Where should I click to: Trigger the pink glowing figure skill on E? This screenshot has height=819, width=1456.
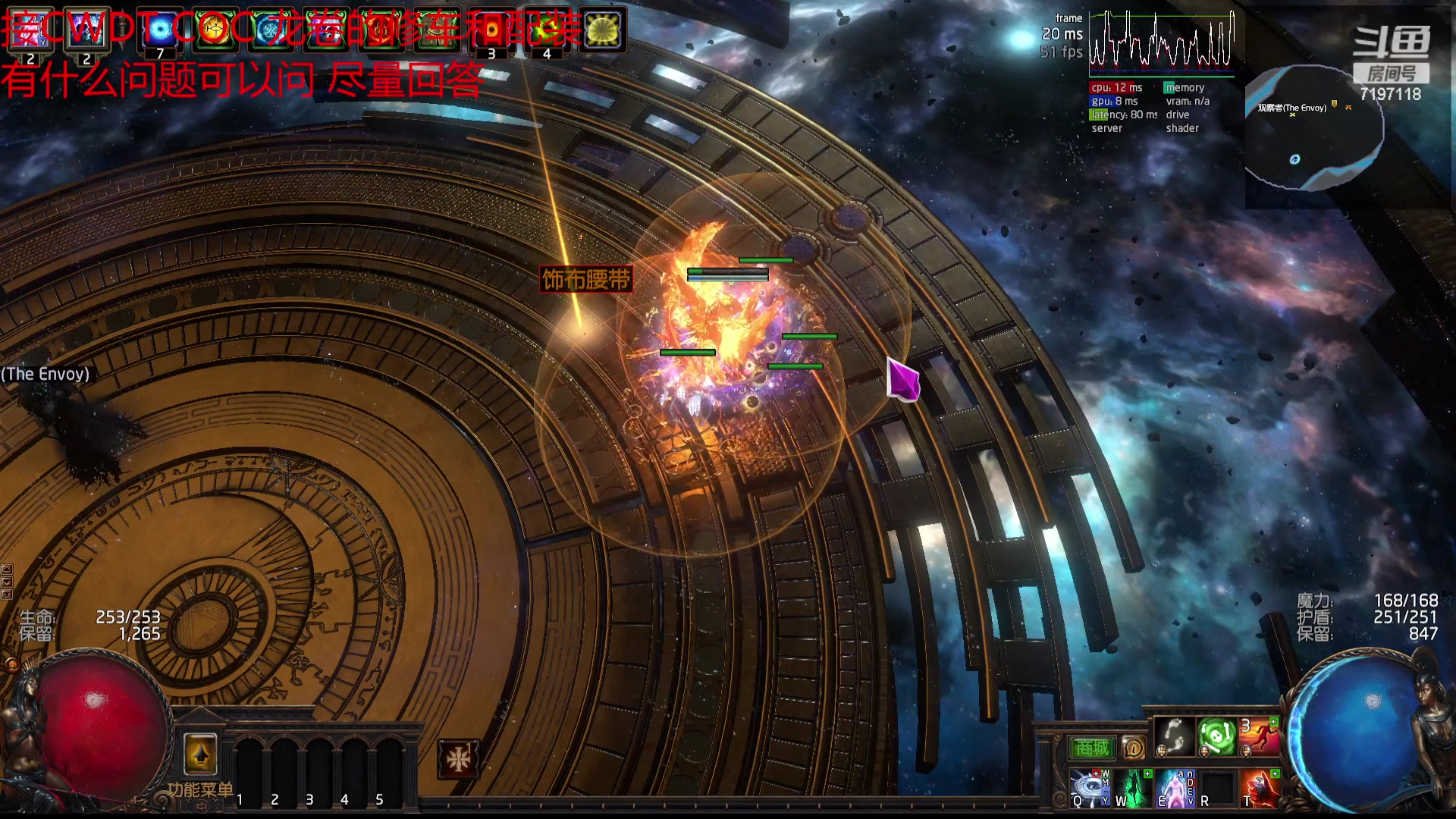point(1174,789)
